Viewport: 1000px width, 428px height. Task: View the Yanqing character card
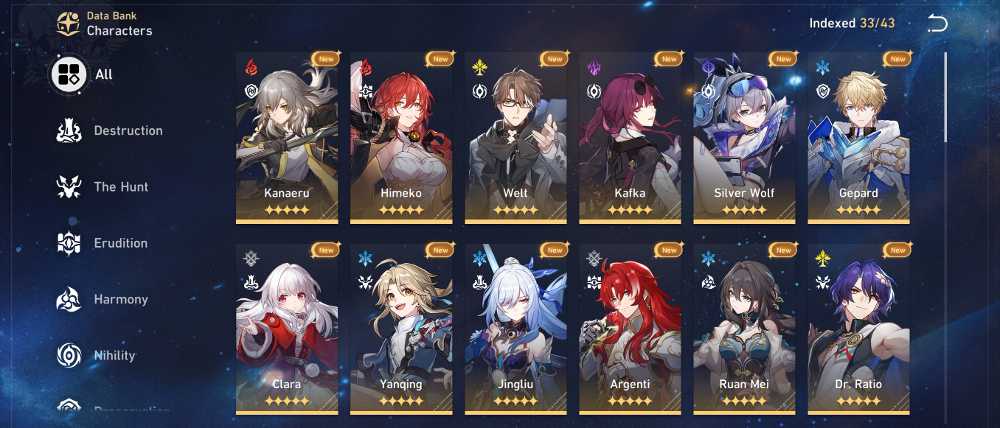click(x=401, y=330)
